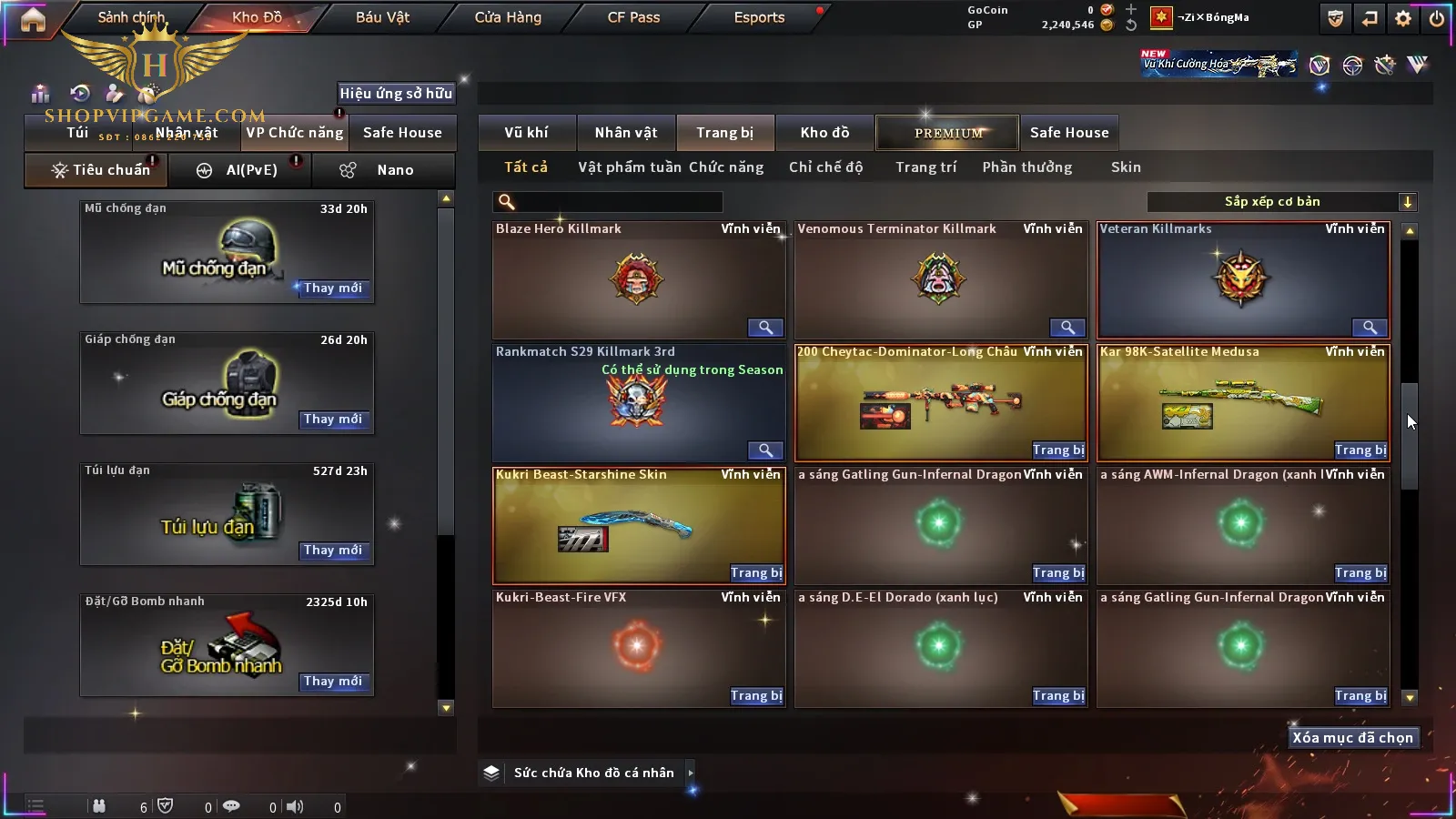
Task: Open settings gear icon
Action: [1403, 18]
